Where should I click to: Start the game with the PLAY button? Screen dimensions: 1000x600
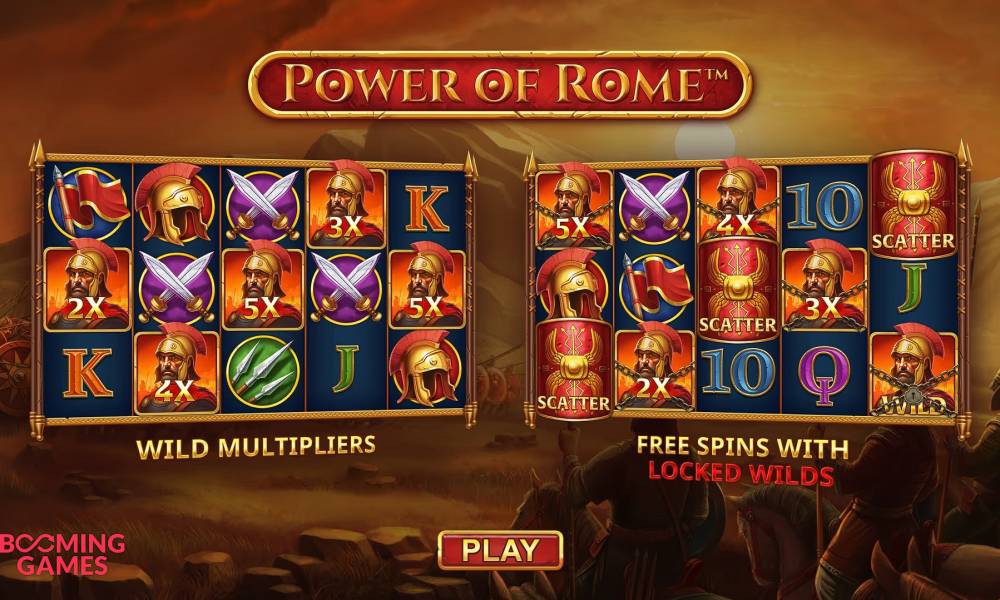[x=500, y=549]
